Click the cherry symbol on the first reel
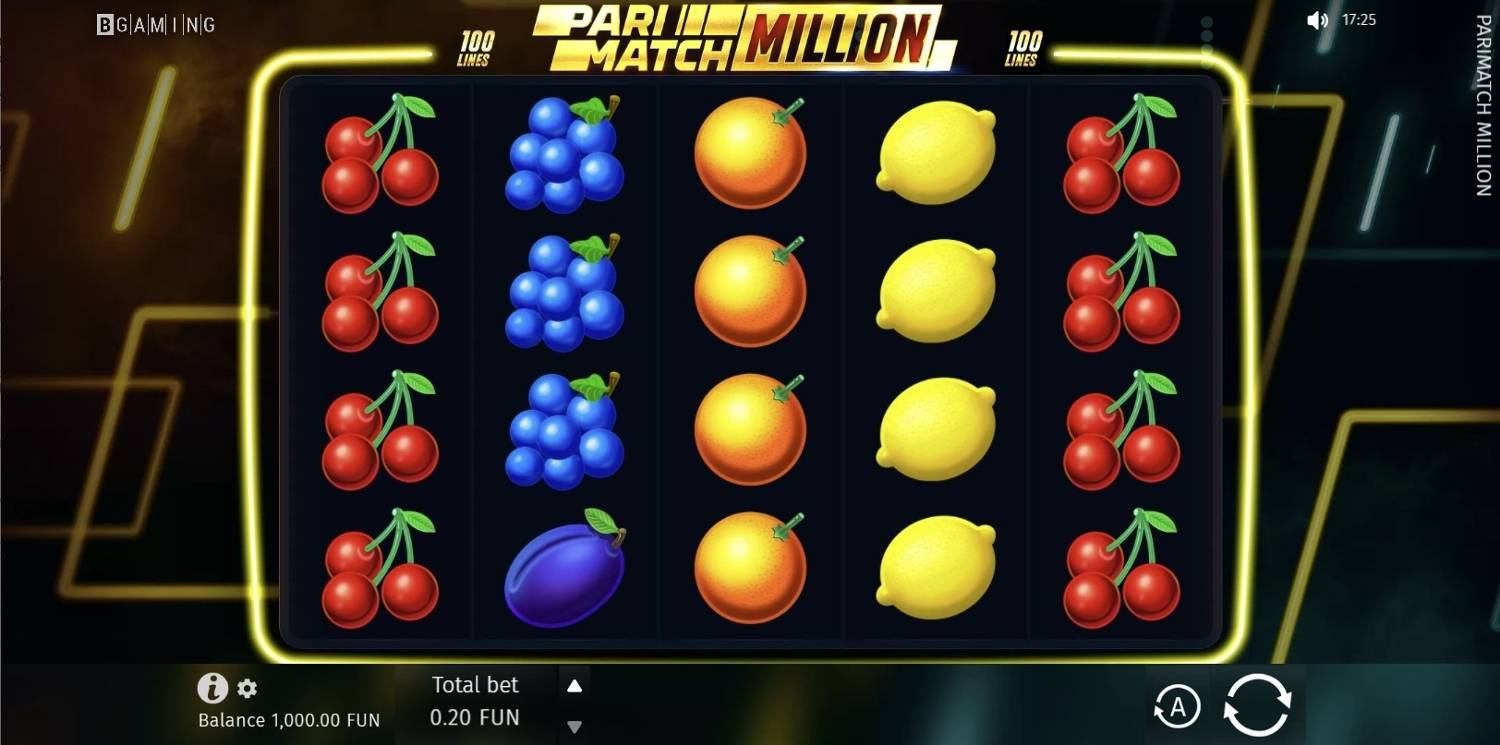This screenshot has width=1500, height=745. pos(380,160)
